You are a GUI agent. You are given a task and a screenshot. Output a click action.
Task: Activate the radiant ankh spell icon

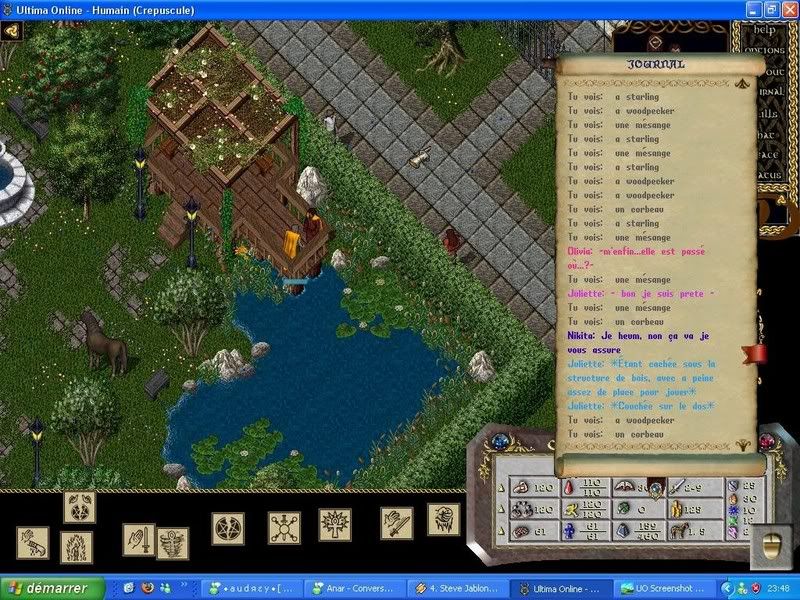334,525
